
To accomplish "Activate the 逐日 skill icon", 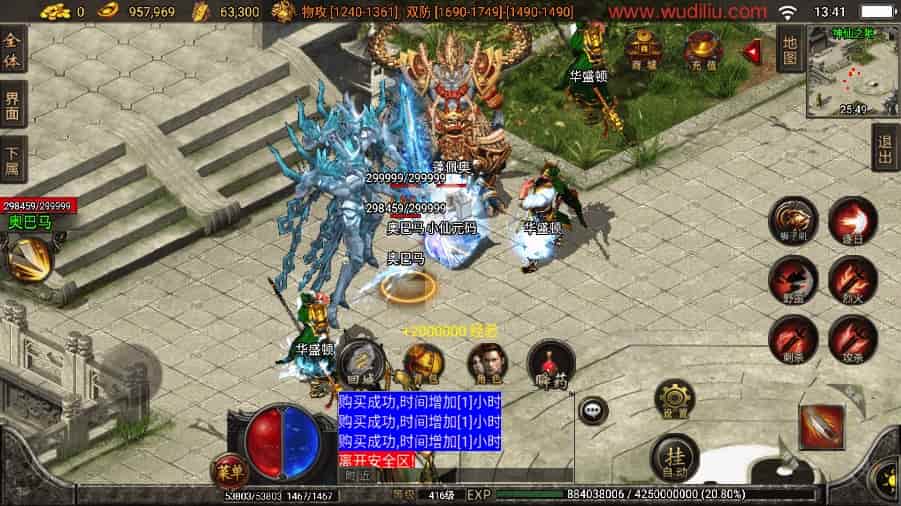I will coord(853,220).
